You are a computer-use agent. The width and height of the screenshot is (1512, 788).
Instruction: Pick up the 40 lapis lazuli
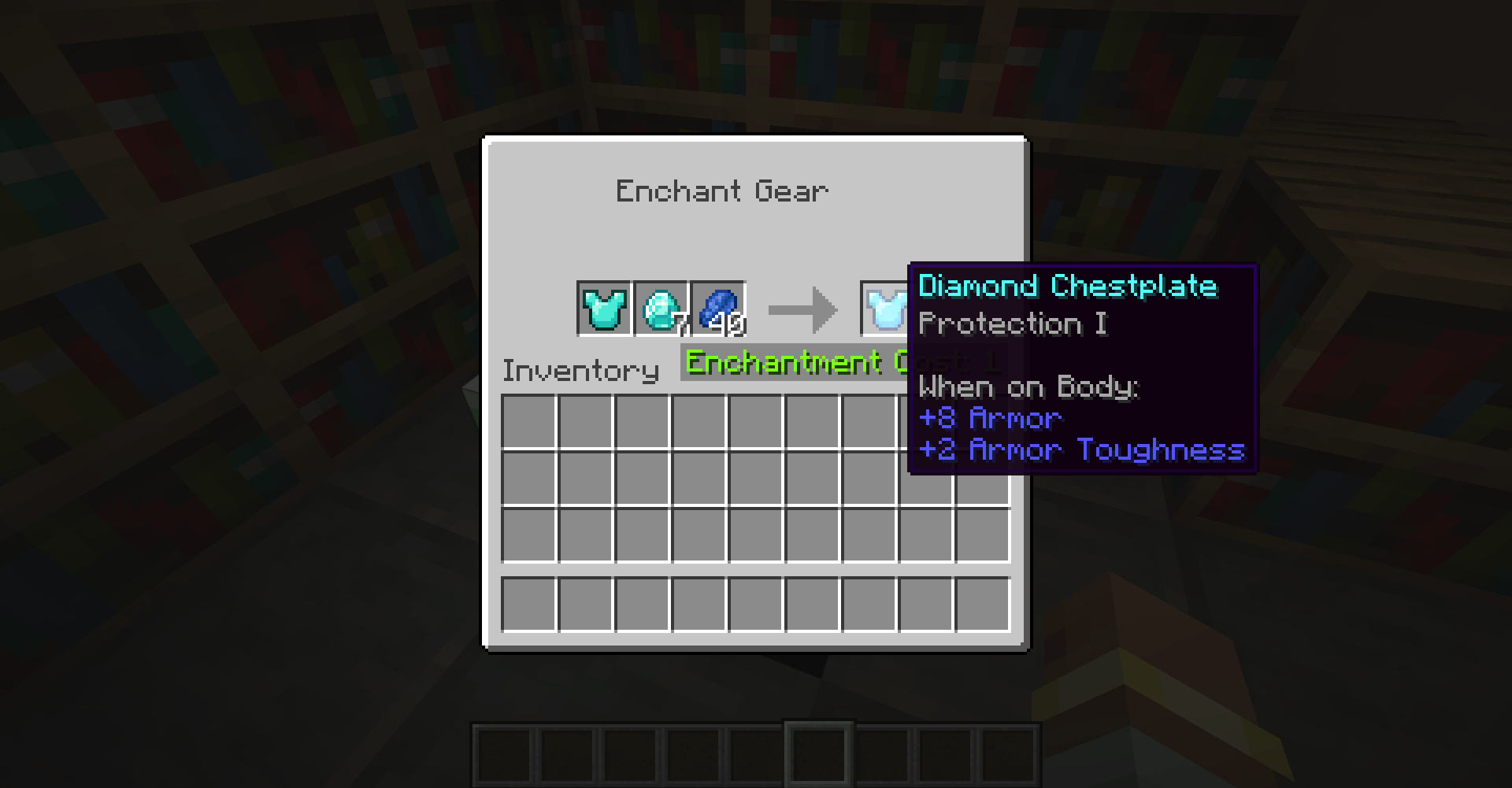(718, 309)
